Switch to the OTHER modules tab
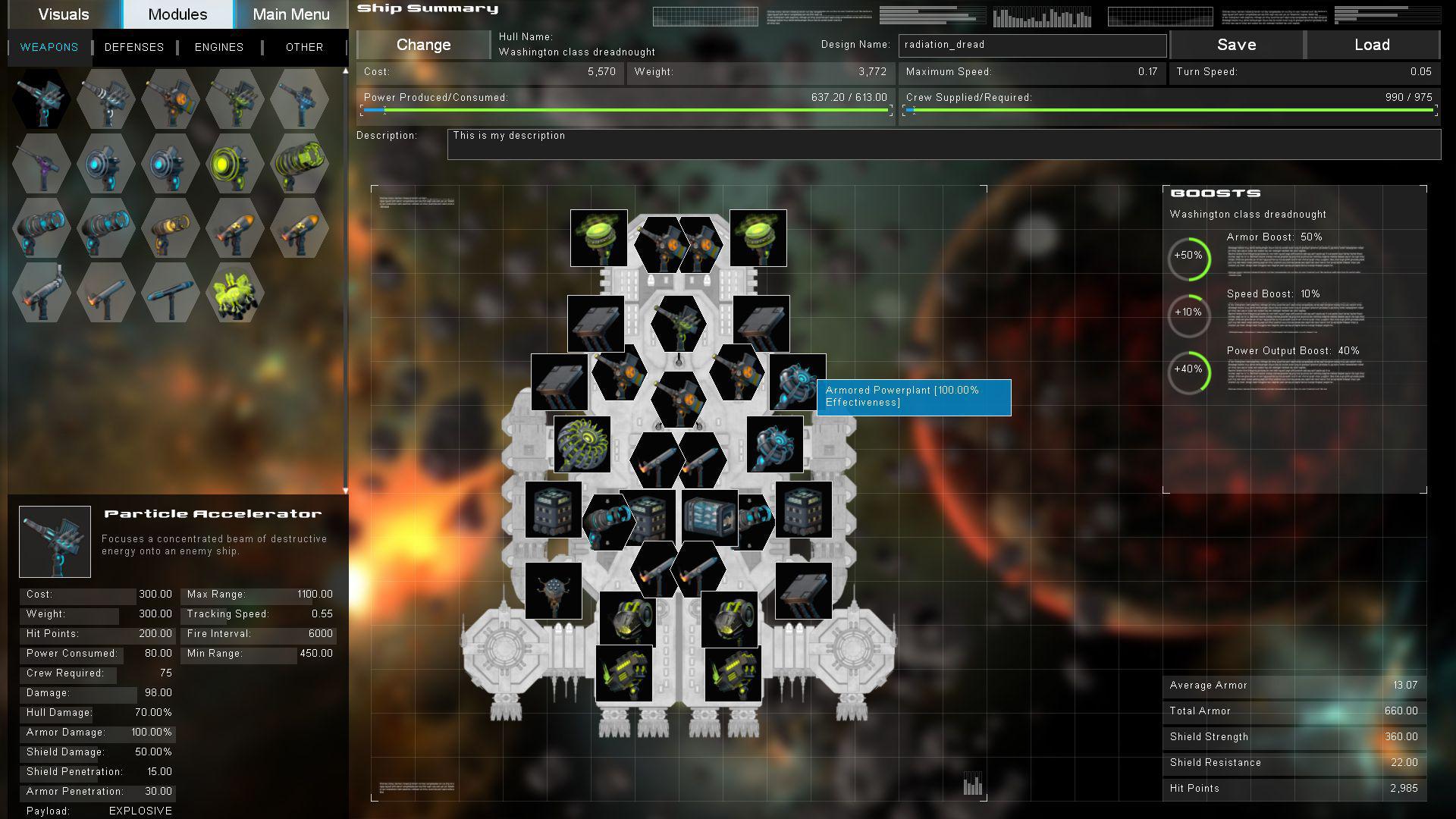The image size is (1456, 819). (303, 47)
